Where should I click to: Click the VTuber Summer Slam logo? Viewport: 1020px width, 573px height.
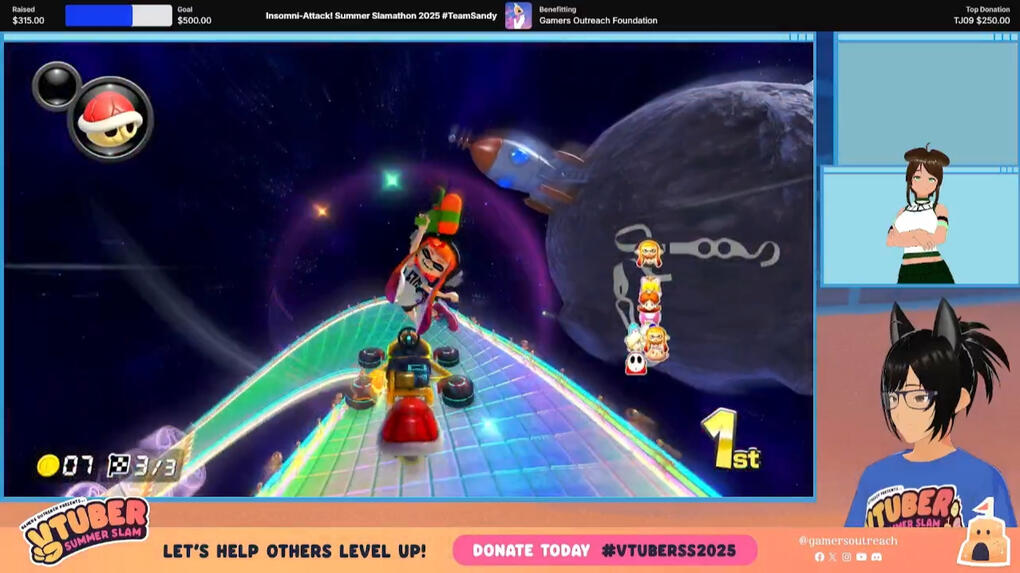[86, 532]
